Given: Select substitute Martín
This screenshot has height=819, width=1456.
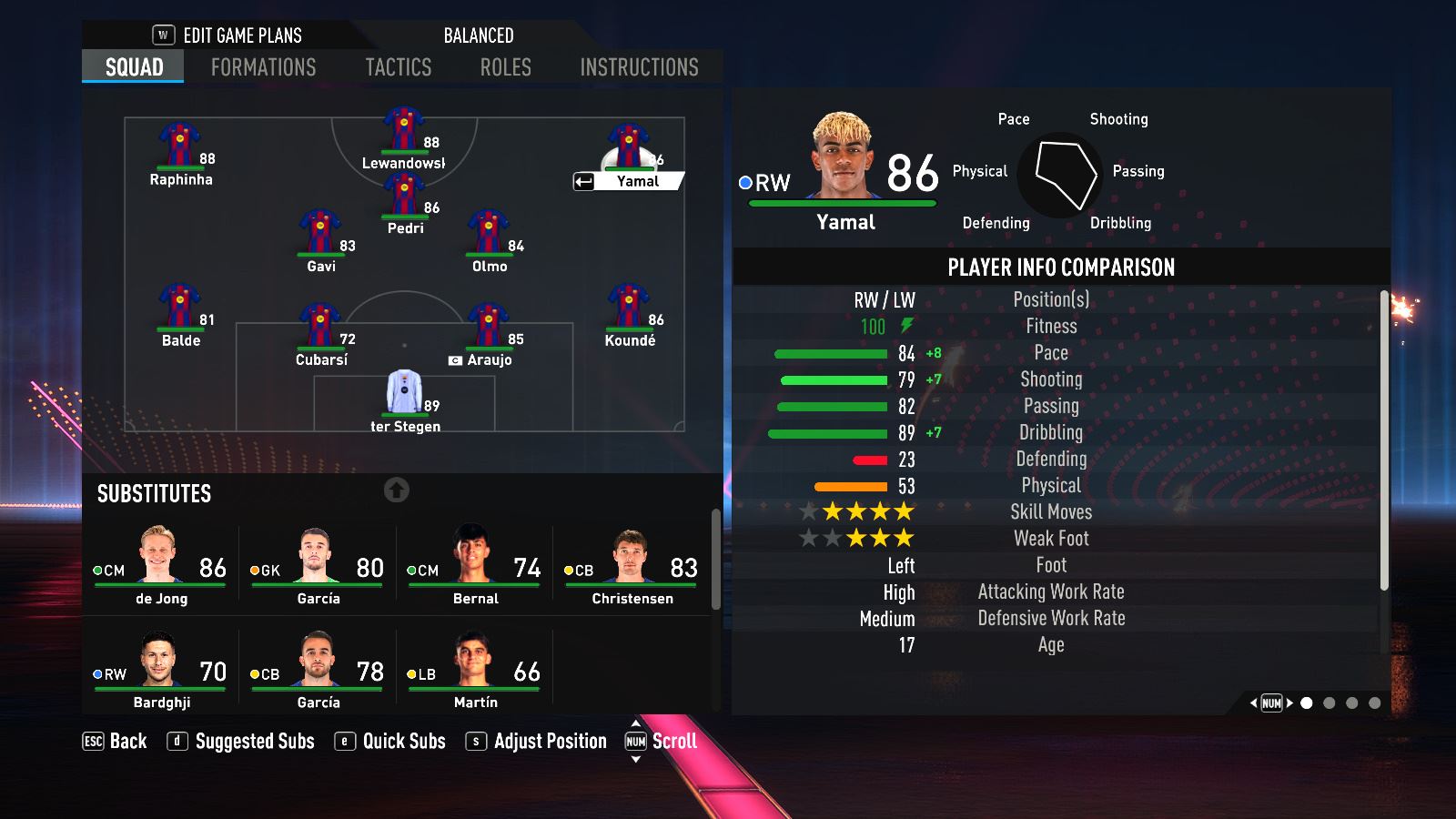Looking at the screenshot, I should pos(475,671).
